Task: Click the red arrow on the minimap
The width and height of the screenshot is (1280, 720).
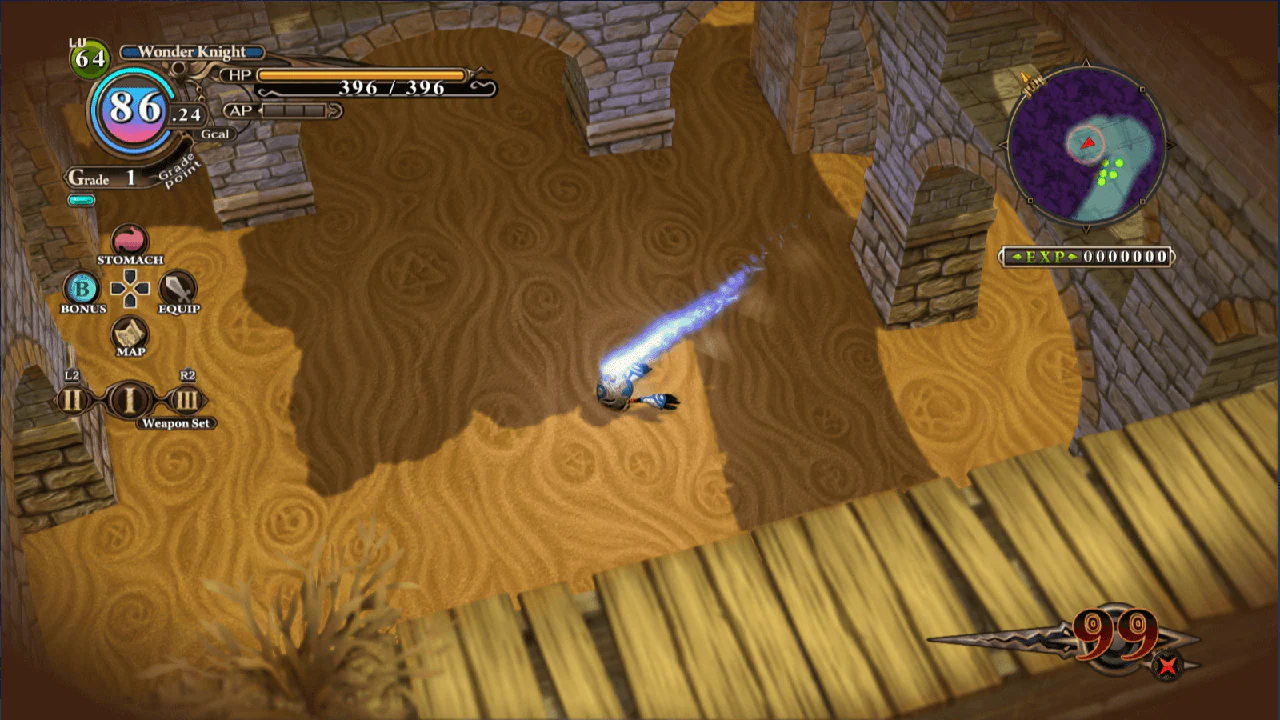Action: click(x=1089, y=142)
